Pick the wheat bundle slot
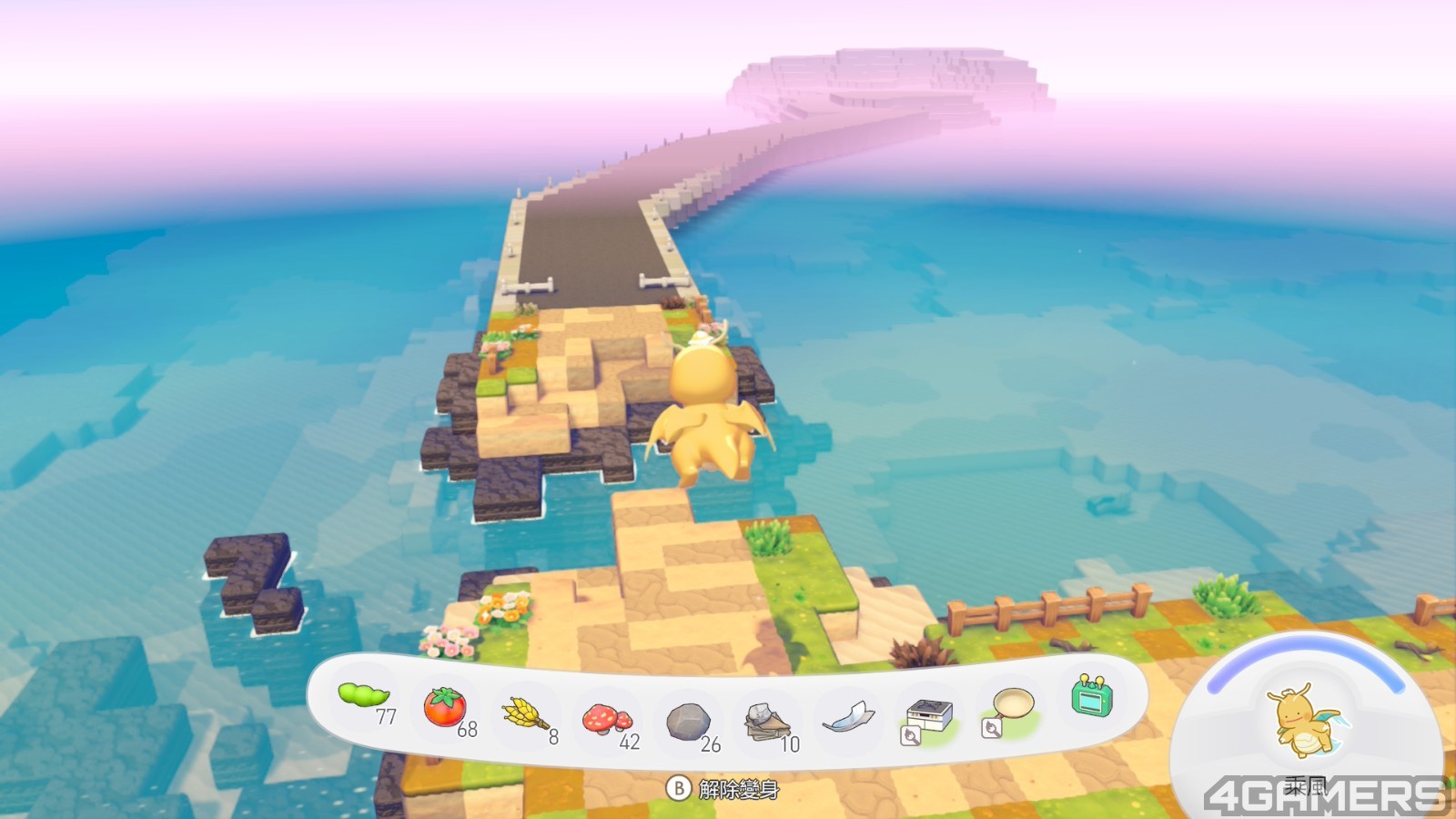Screen dimensions: 1456x819 click(525, 713)
